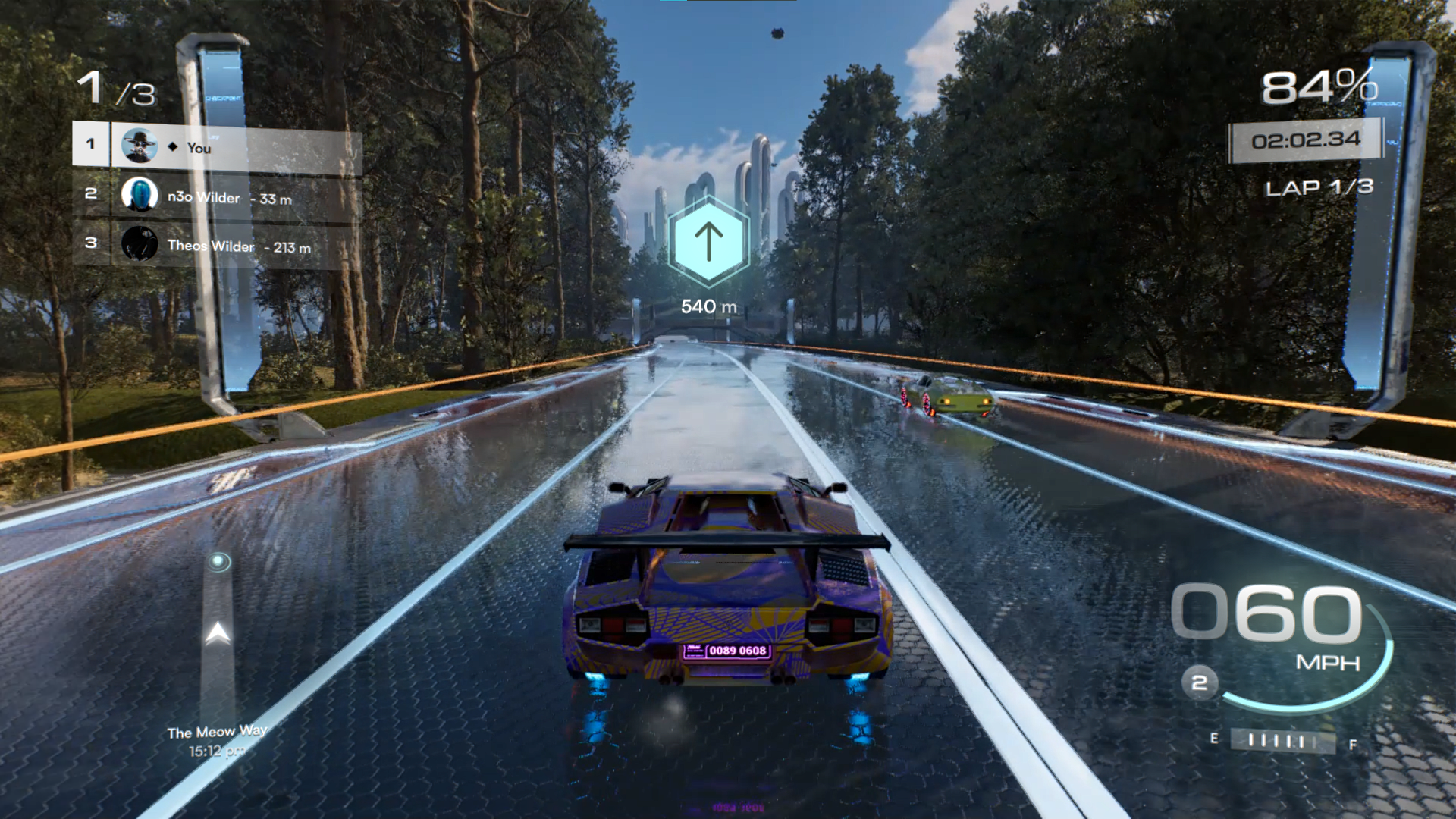1456x819 pixels.
Task: Select your own row in the leaderboard
Action: point(217,146)
